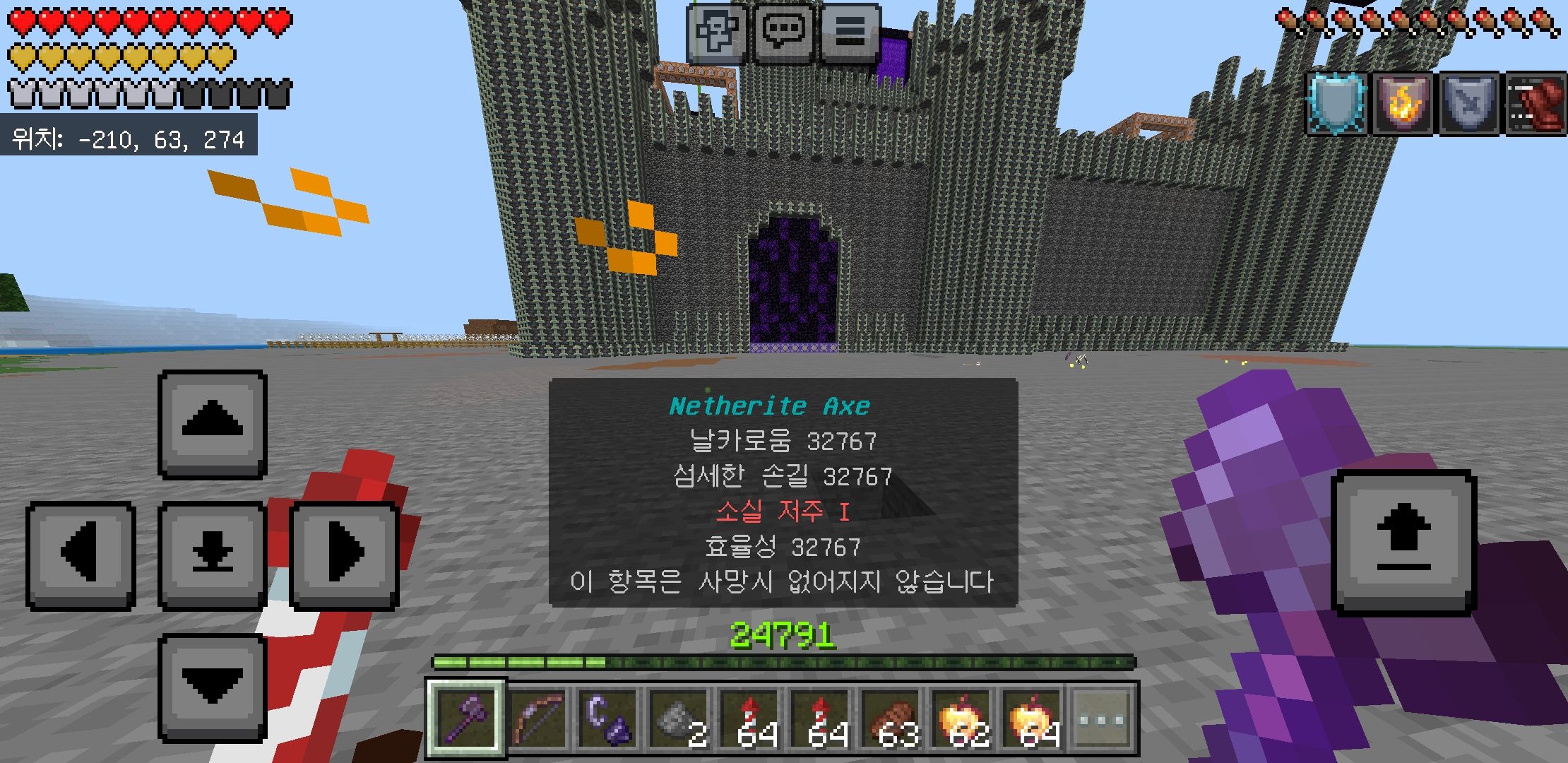The width and height of the screenshot is (1568, 763).
Task: Select the golden apple stack of 62
Action: 961,719
